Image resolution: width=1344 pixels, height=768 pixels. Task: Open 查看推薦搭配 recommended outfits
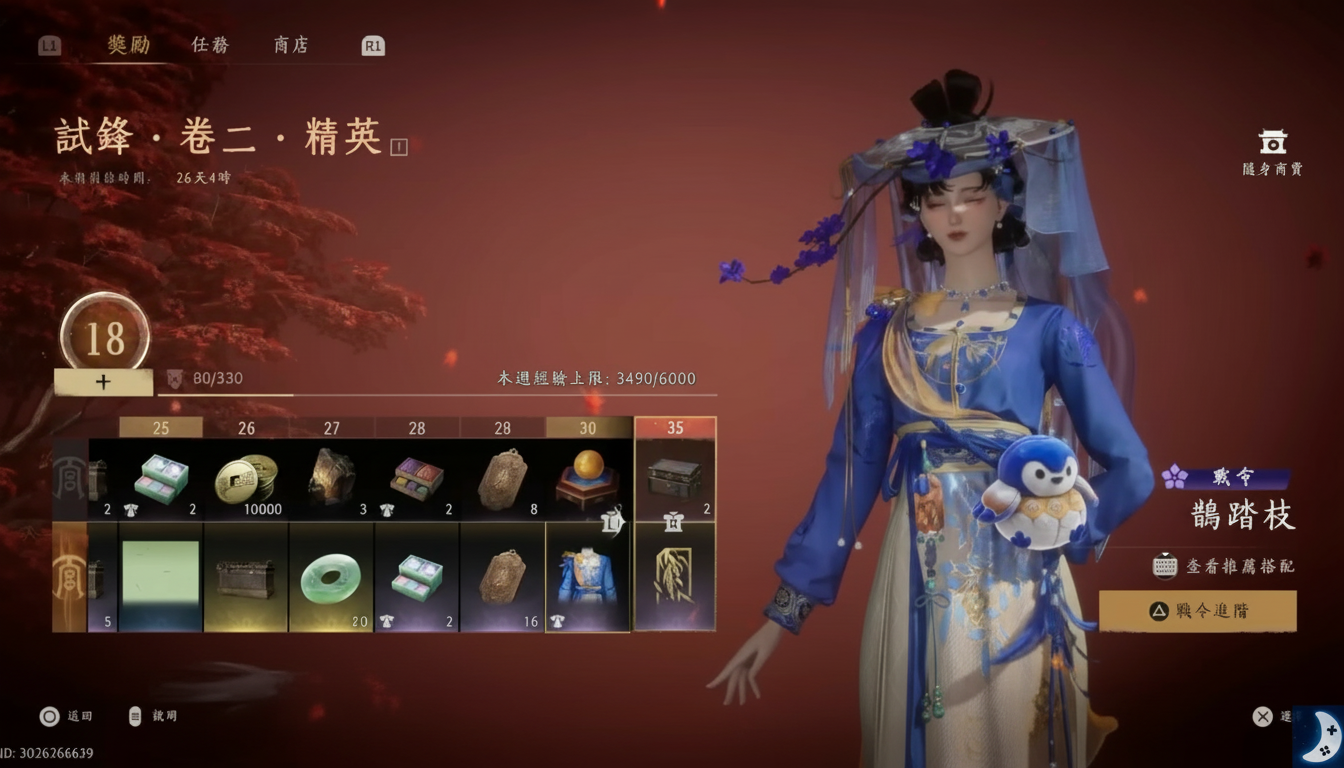point(1226,566)
